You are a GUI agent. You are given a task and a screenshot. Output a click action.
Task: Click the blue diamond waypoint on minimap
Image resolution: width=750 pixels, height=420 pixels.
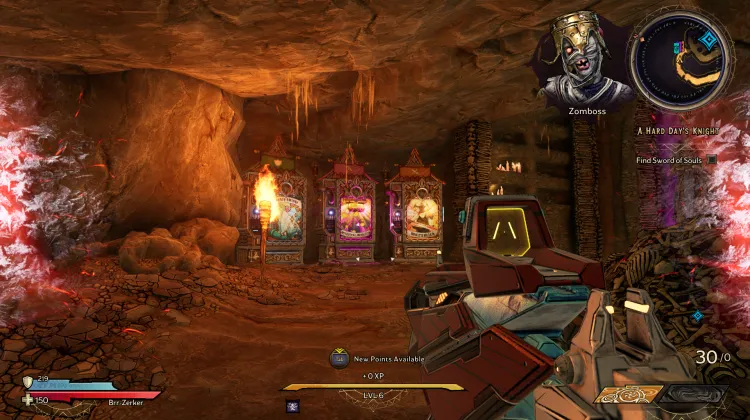tap(707, 40)
